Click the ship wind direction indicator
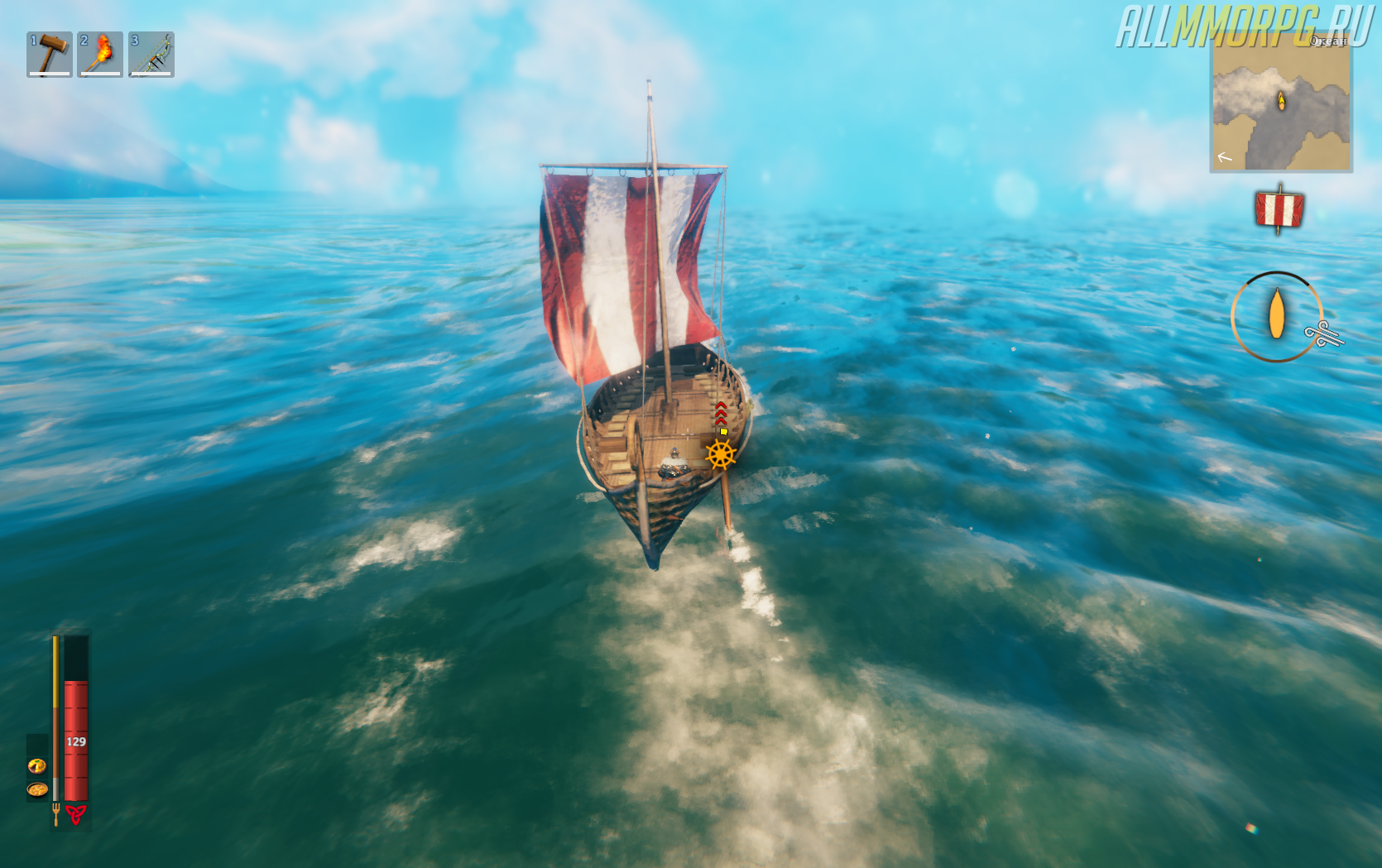The image size is (1382, 868). [x=1276, y=316]
